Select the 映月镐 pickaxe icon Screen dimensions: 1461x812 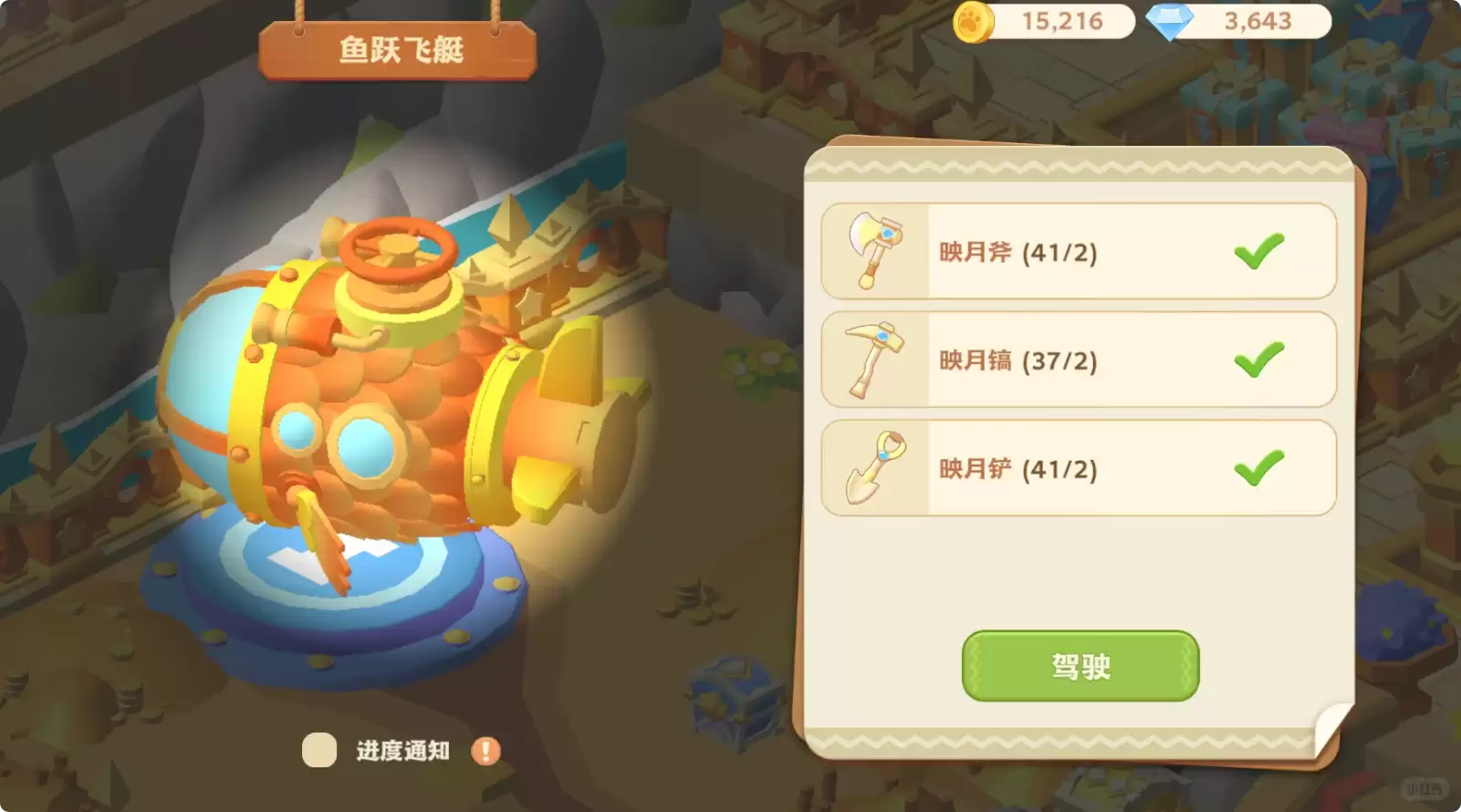click(873, 359)
